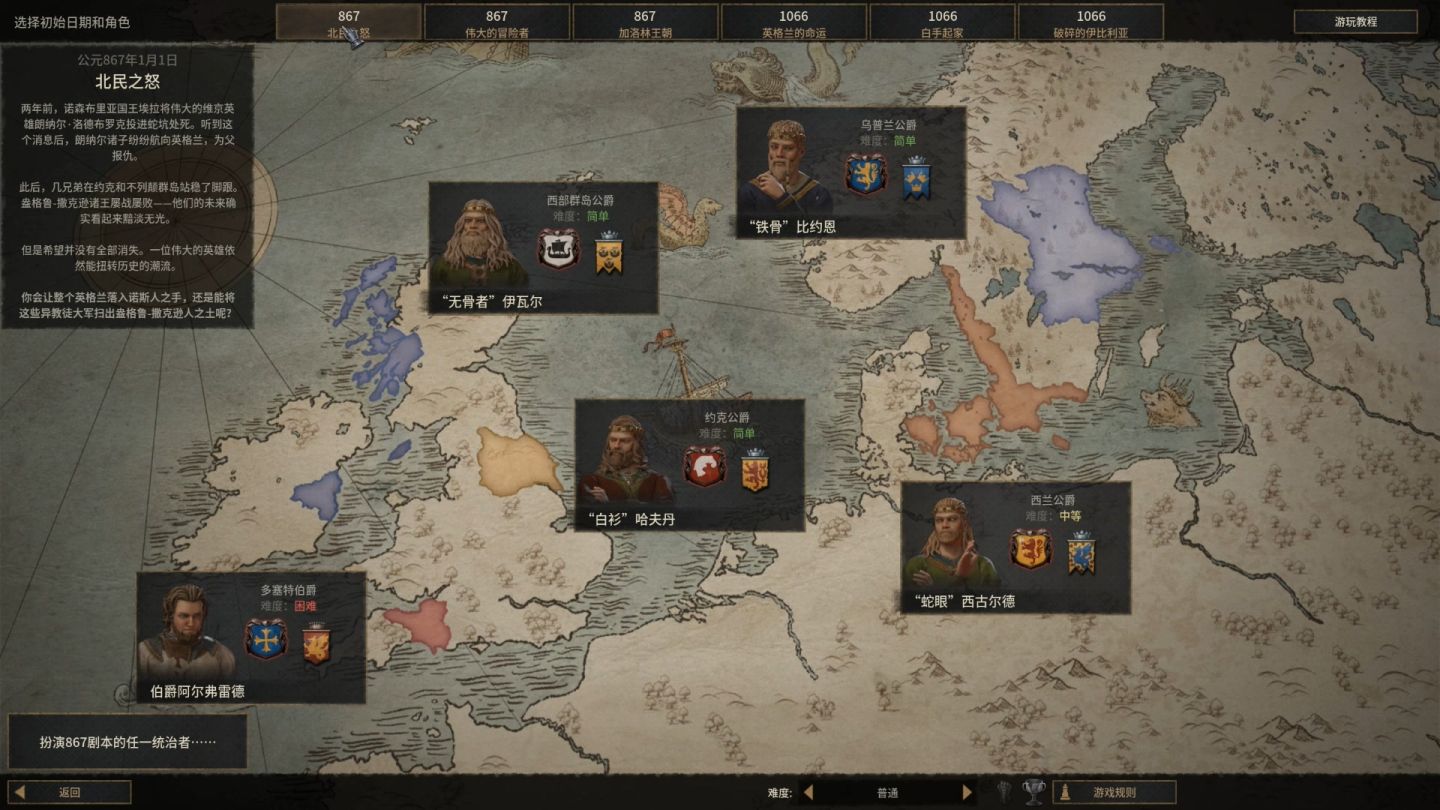Viewport: 1440px width, 810px height.
Task: Open the 867 加洛林王朝 bookmark
Action: (645, 23)
